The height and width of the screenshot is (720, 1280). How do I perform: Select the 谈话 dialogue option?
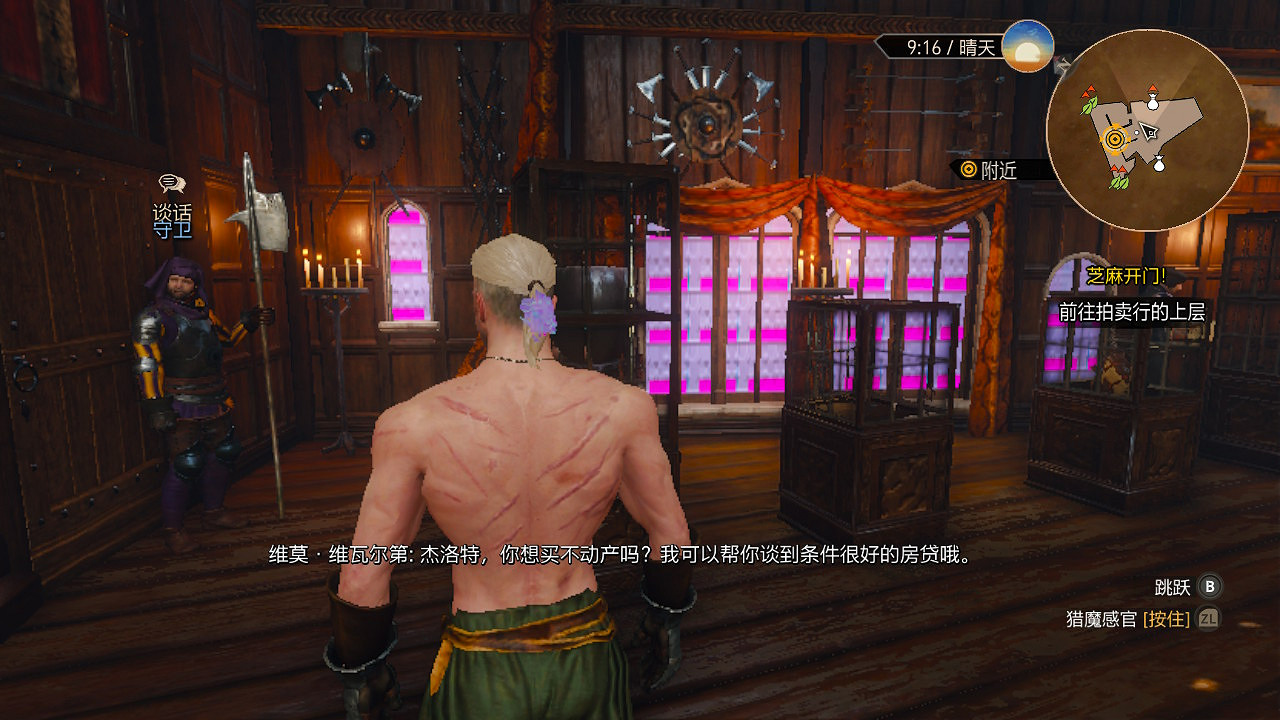tap(172, 212)
